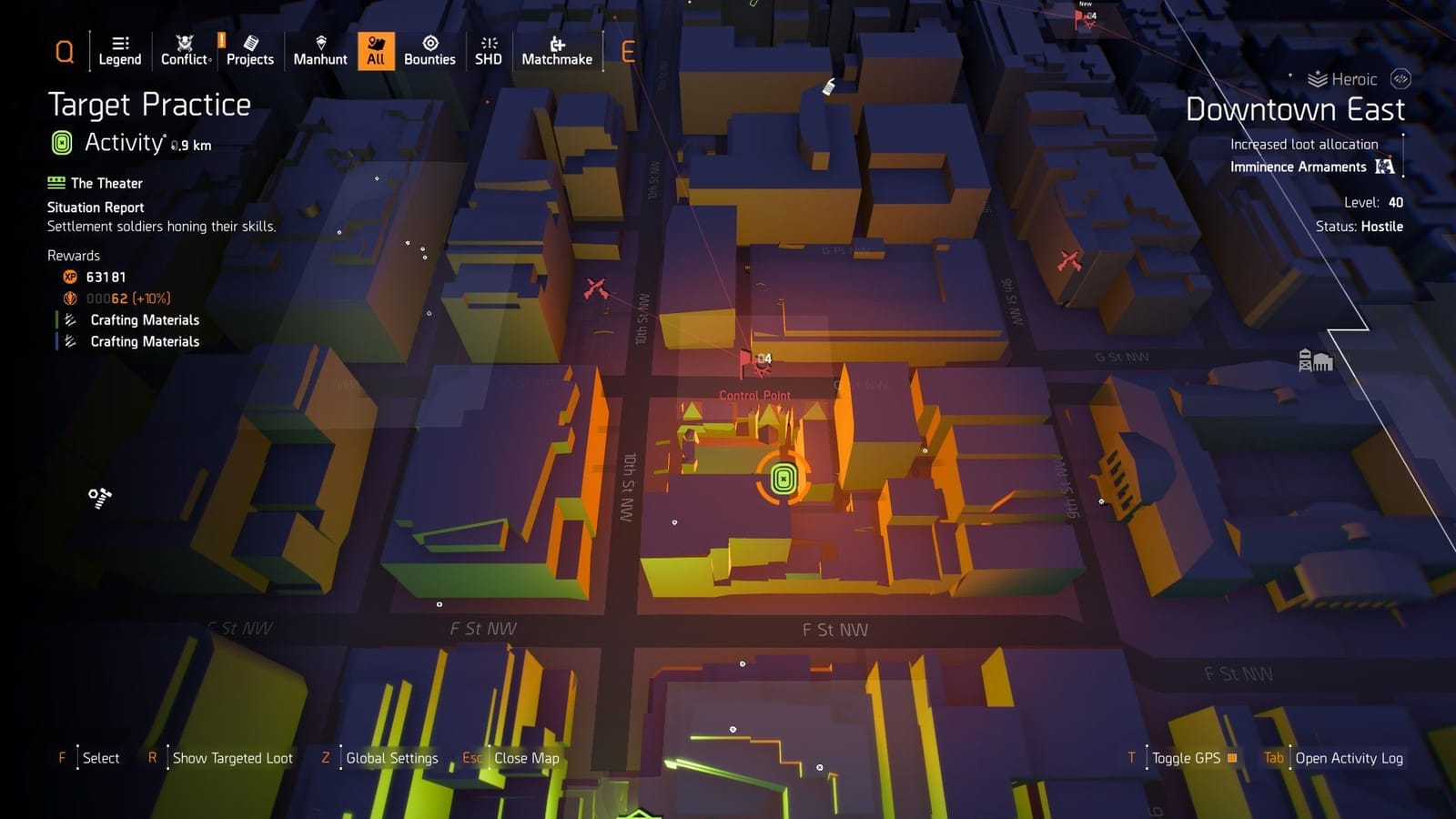Click the Projects notepad icon
The image size is (1456, 819).
tap(249, 42)
